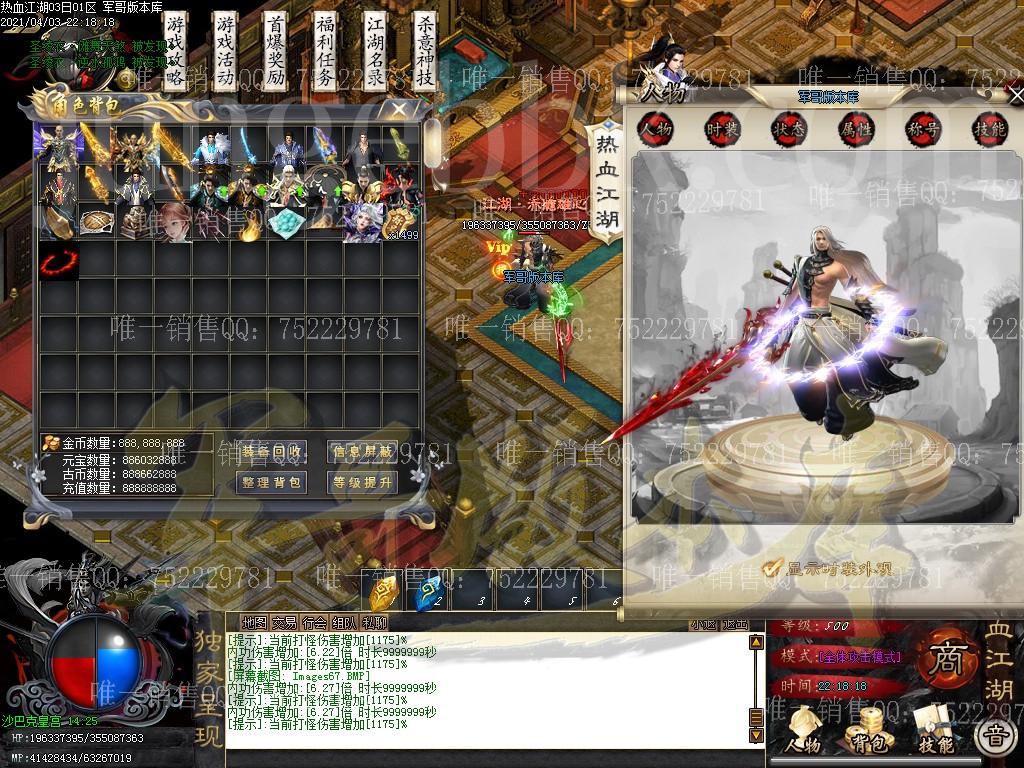The image size is (1024, 768).
Task: Open the 福利任务 banner menu
Action: point(325,52)
